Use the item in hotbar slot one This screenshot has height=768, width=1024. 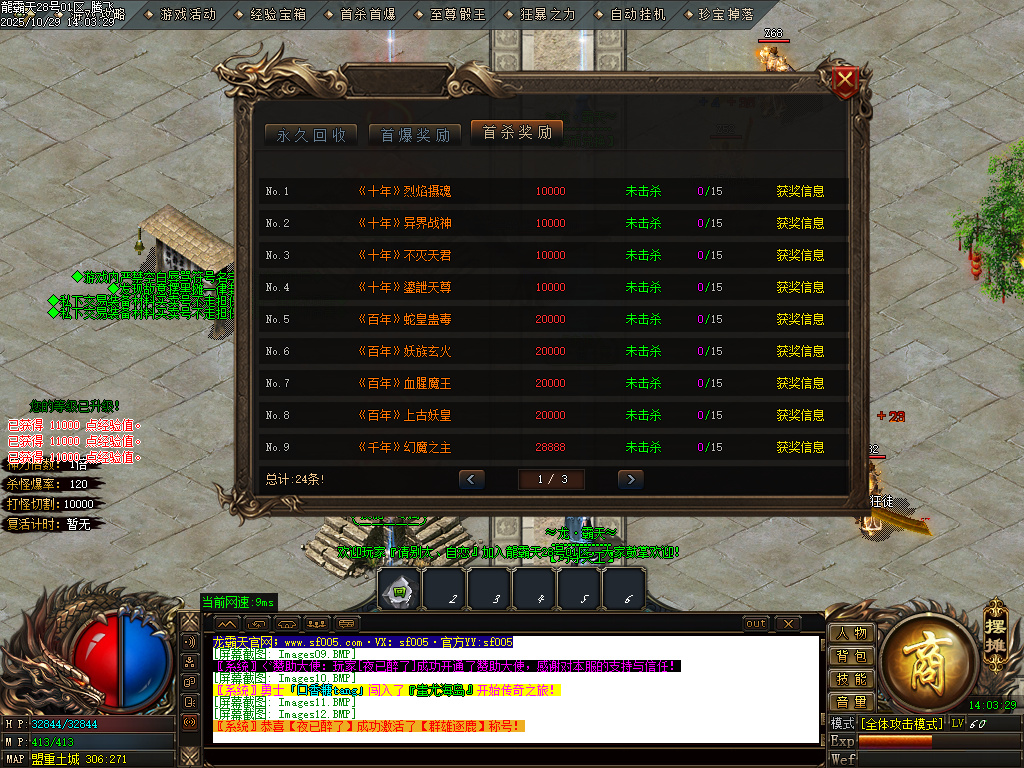398,589
